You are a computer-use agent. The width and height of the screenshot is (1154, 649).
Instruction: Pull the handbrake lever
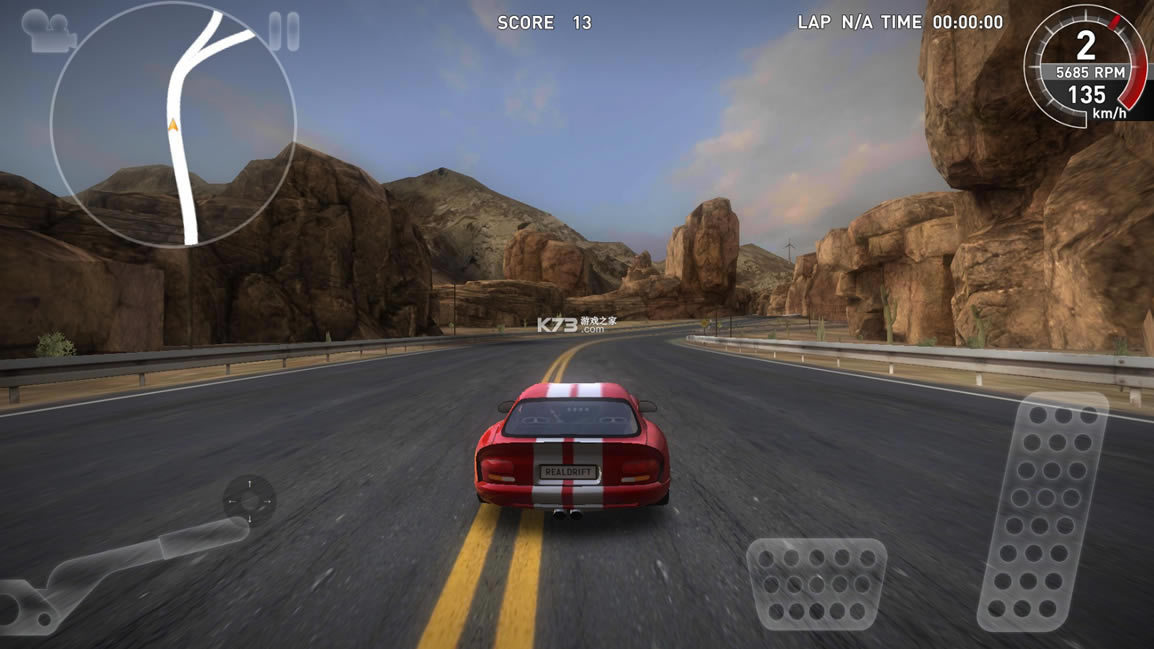(x=110, y=568)
